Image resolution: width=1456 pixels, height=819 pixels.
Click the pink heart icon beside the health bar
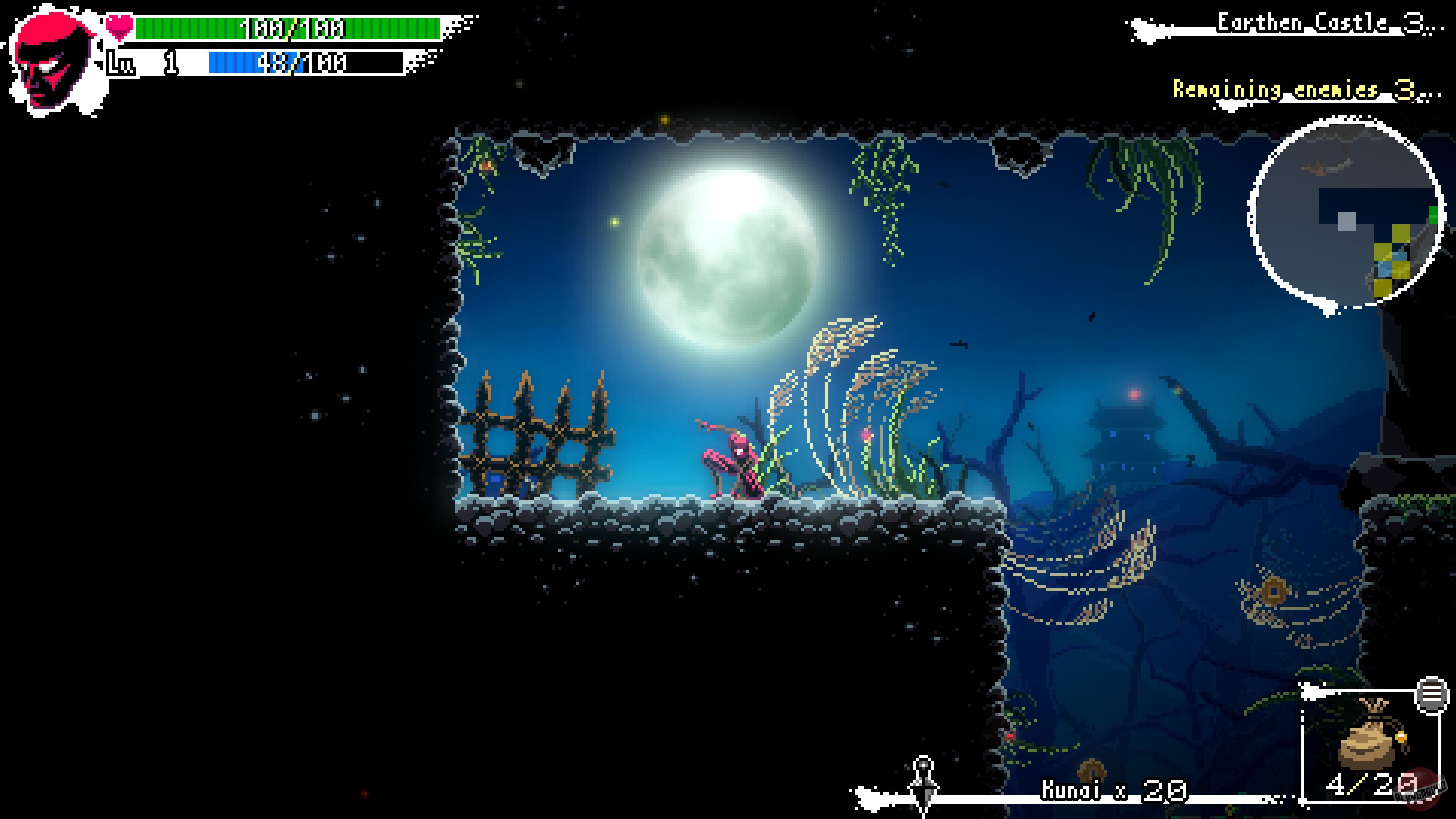(118, 24)
